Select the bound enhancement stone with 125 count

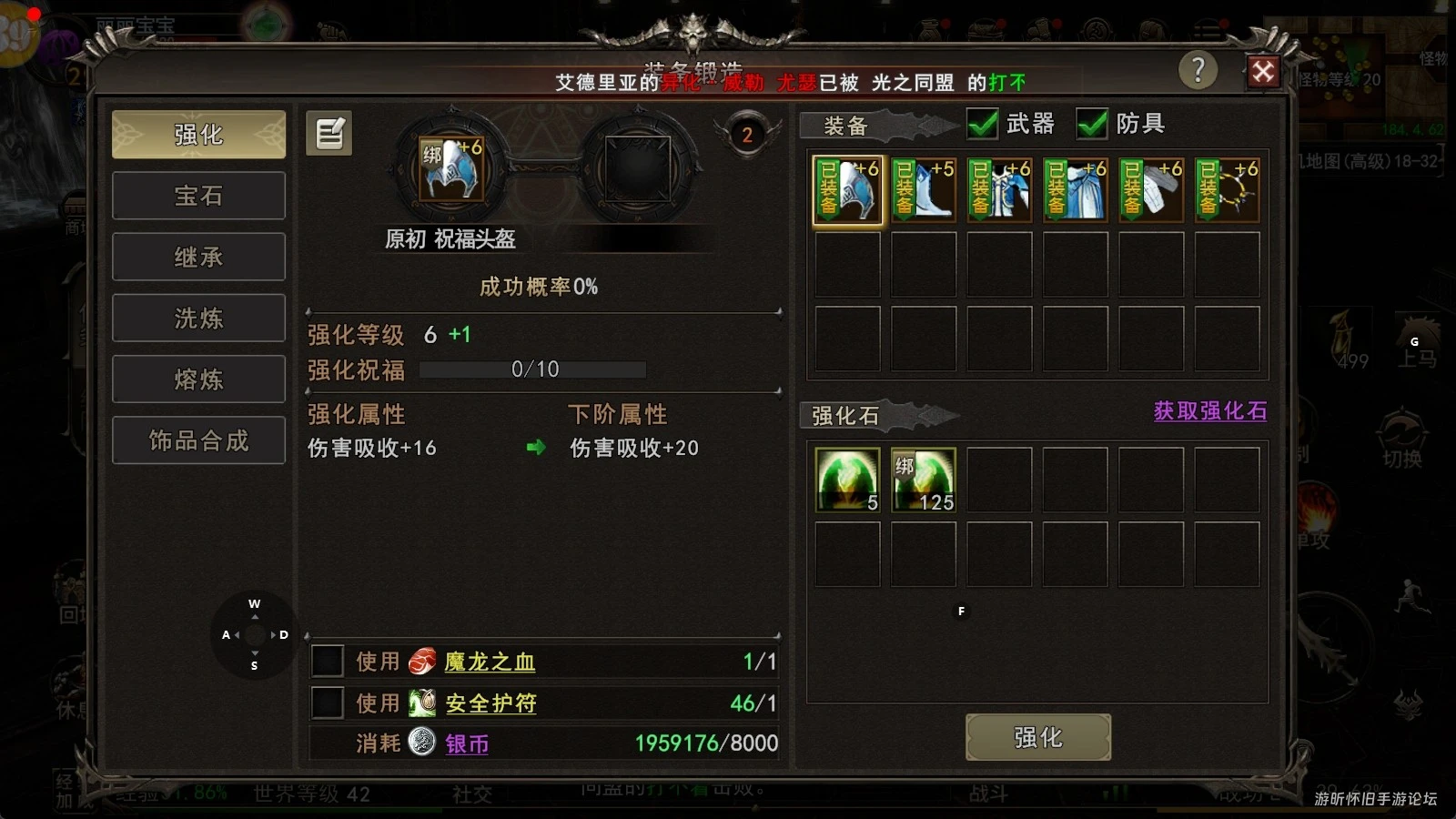pos(923,480)
